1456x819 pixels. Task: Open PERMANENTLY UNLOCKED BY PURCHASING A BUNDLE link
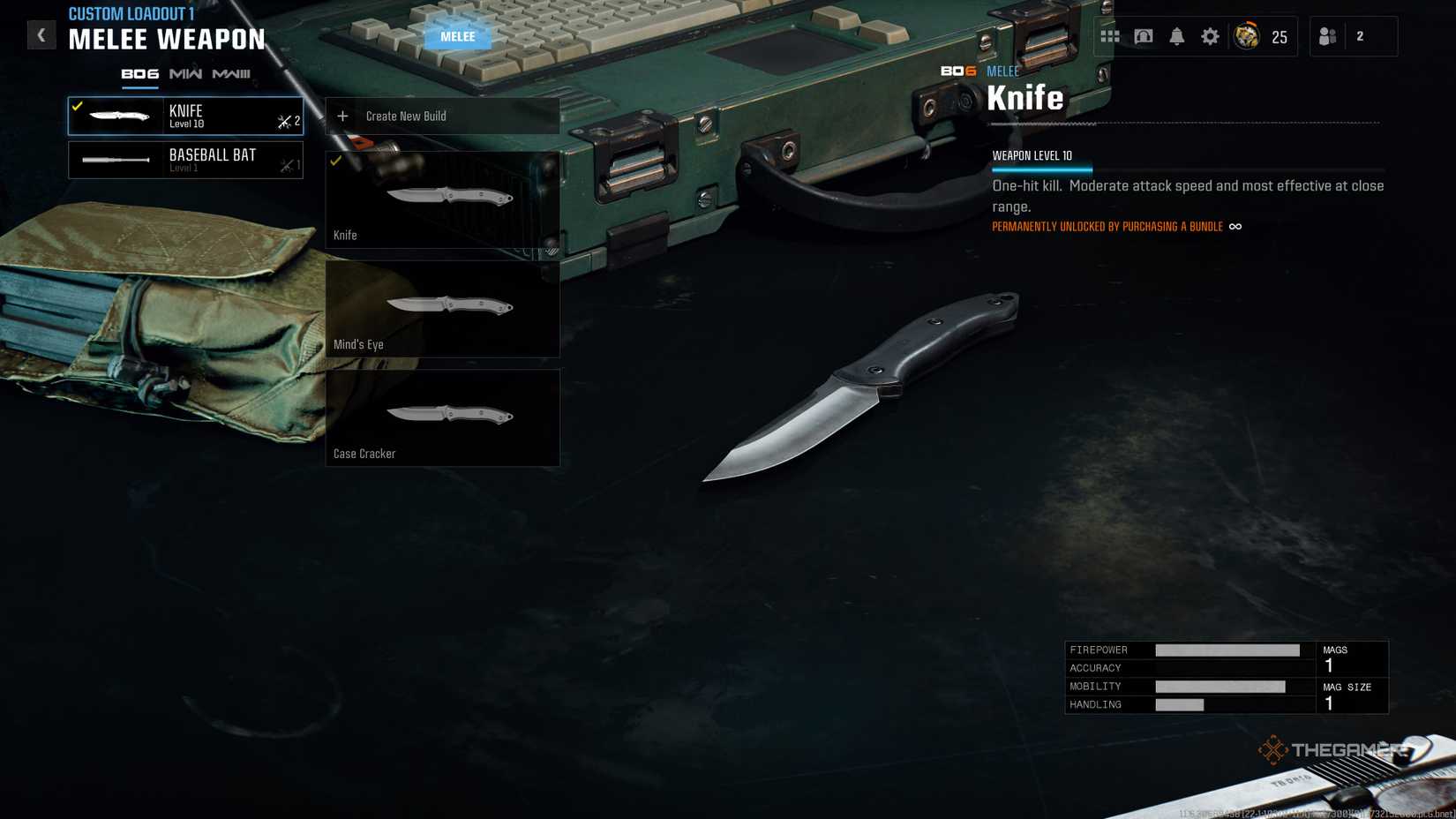[x=1105, y=226]
